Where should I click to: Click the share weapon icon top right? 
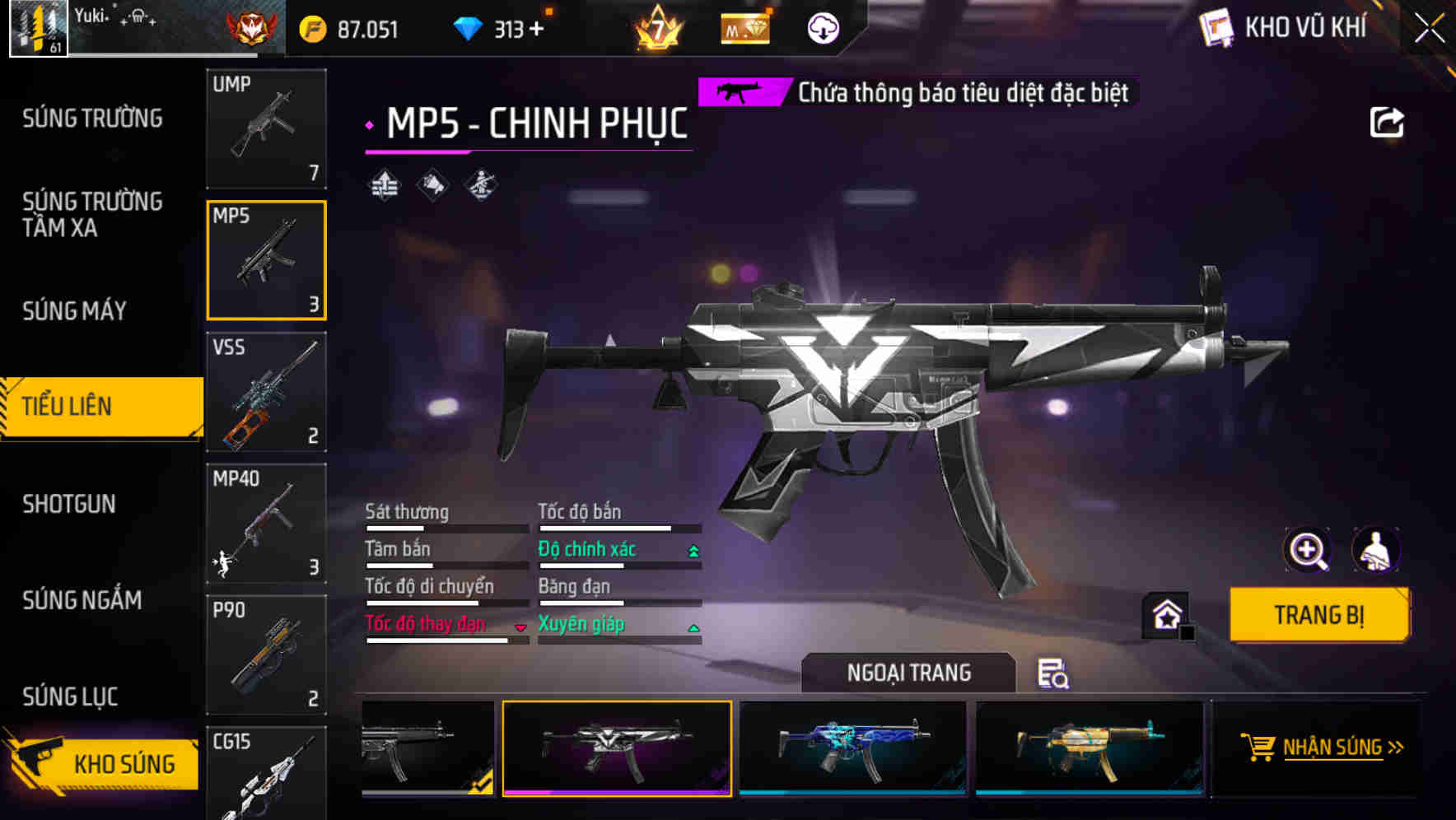coord(1388,121)
